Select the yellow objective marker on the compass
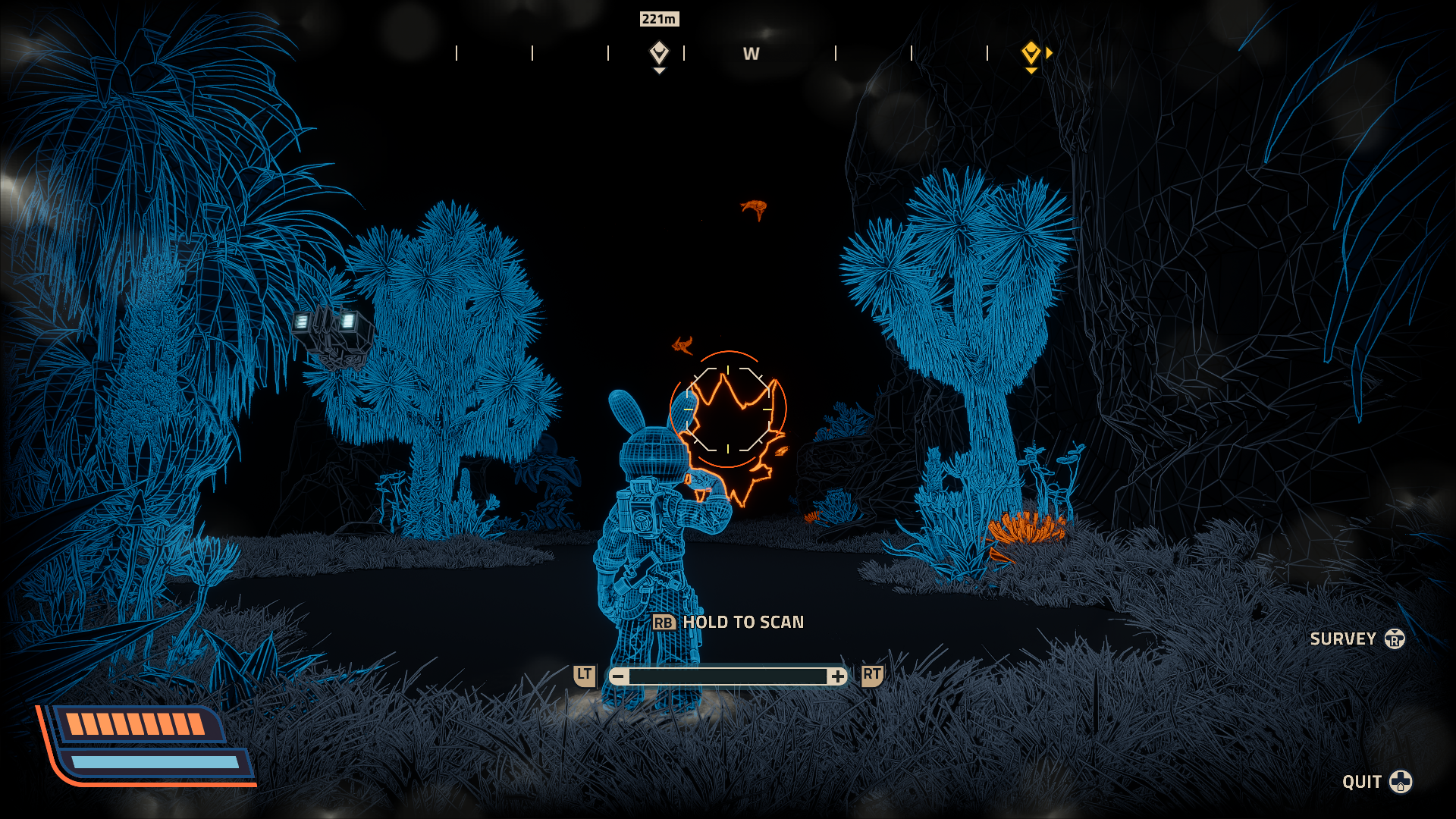 tap(1031, 53)
